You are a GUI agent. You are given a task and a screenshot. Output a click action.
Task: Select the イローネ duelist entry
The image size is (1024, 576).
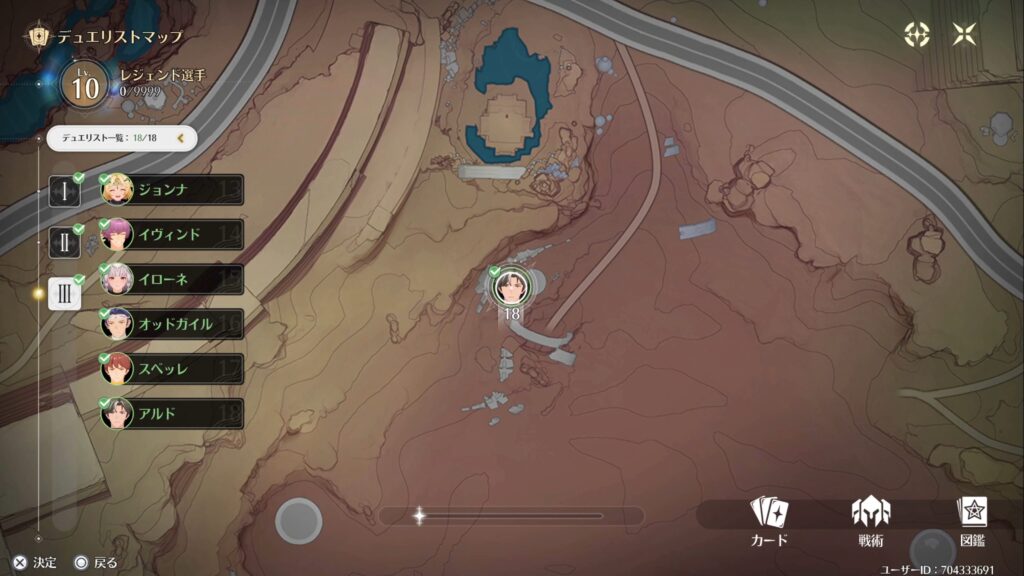(x=172, y=279)
